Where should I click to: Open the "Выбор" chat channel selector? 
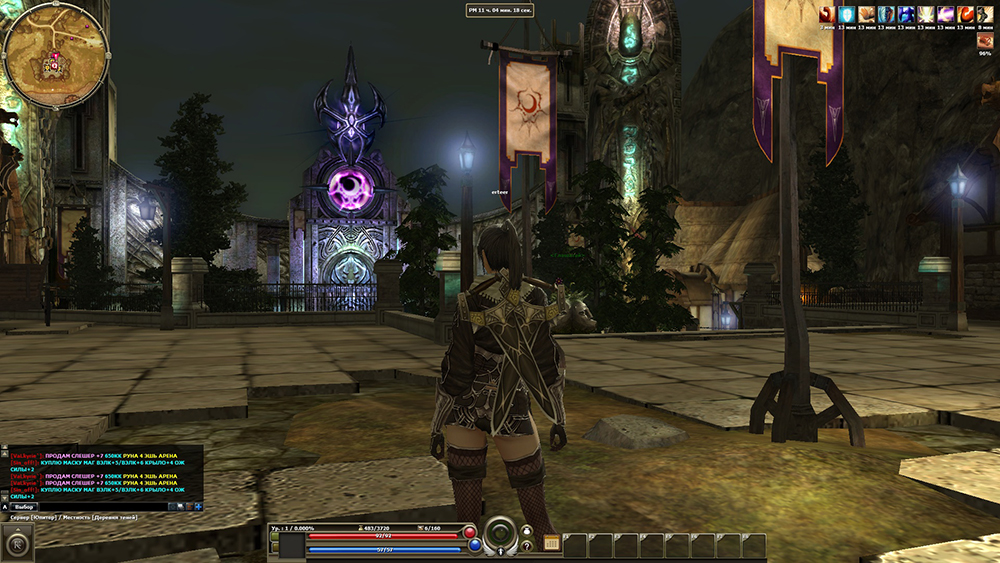point(25,507)
